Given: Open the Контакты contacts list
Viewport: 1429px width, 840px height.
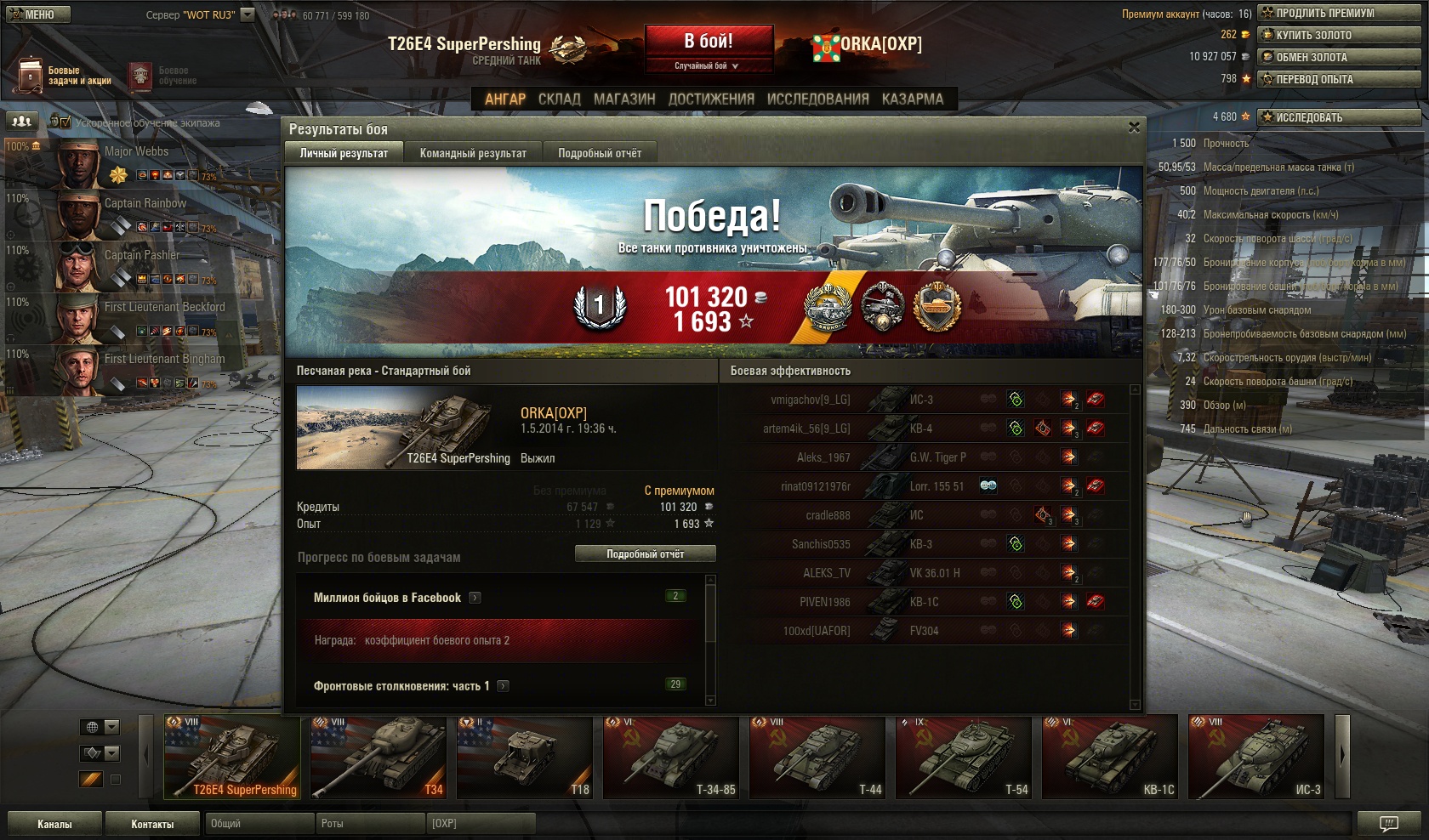Looking at the screenshot, I should point(152,824).
